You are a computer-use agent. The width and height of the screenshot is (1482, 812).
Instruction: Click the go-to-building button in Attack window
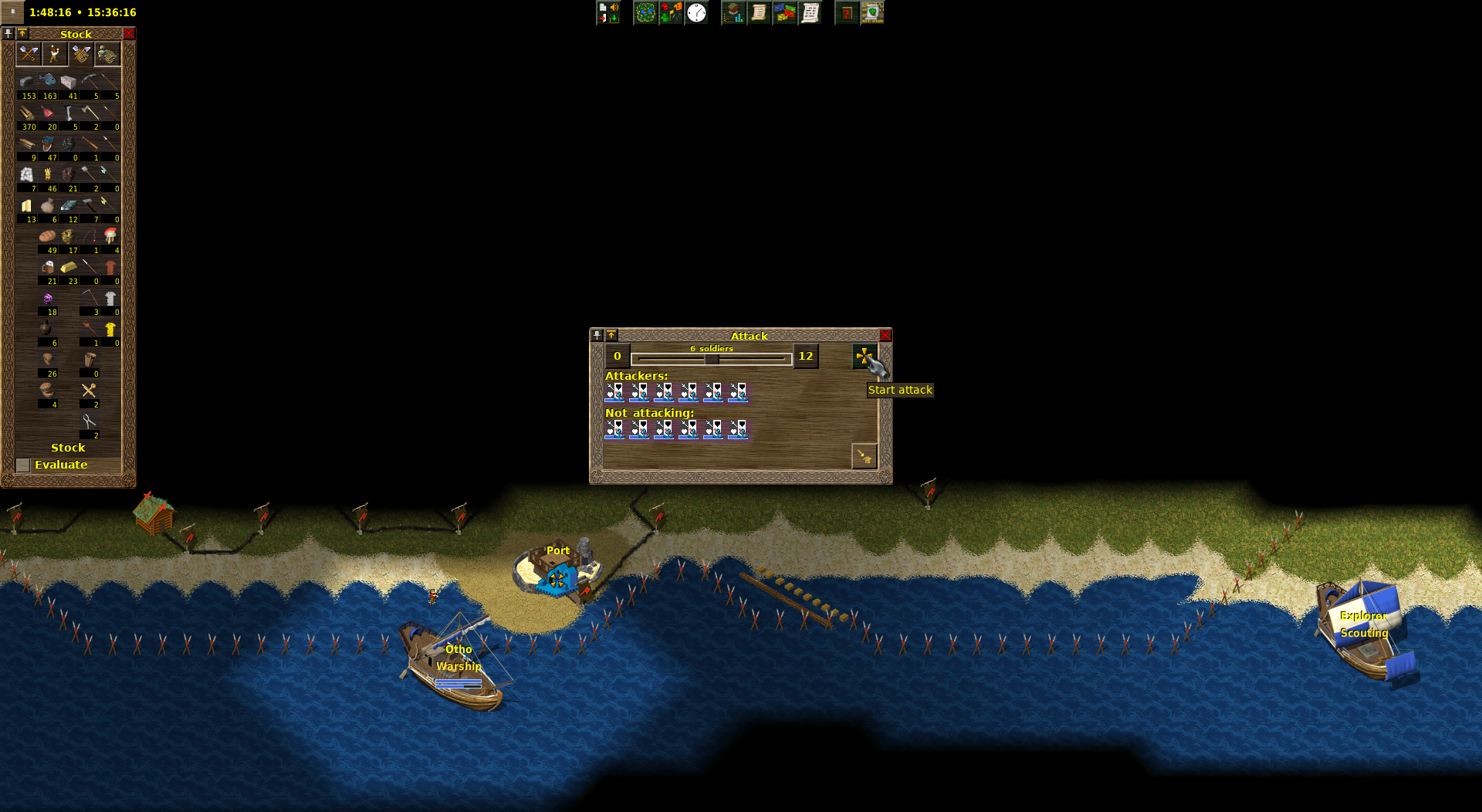tap(864, 456)
